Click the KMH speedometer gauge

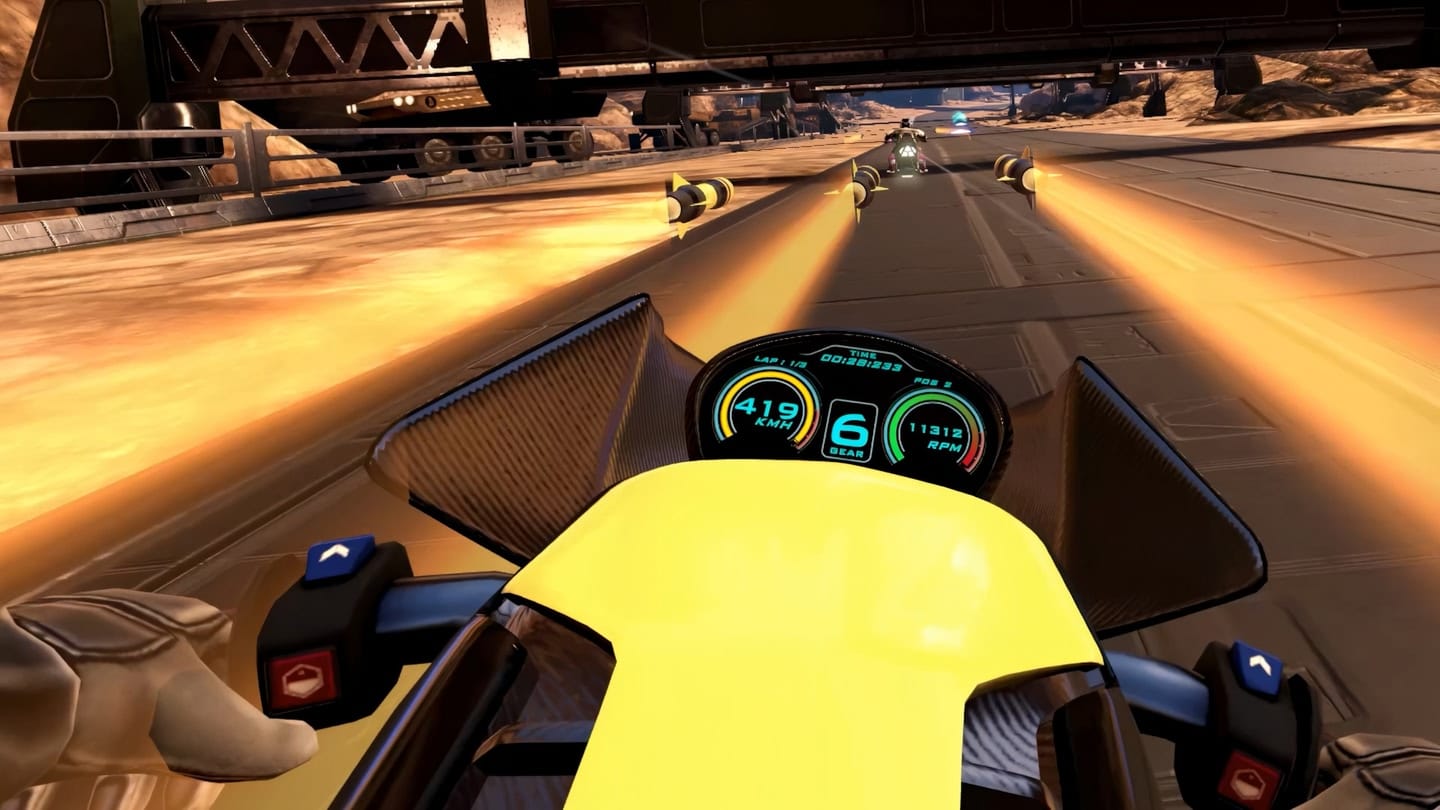(767, 412)
